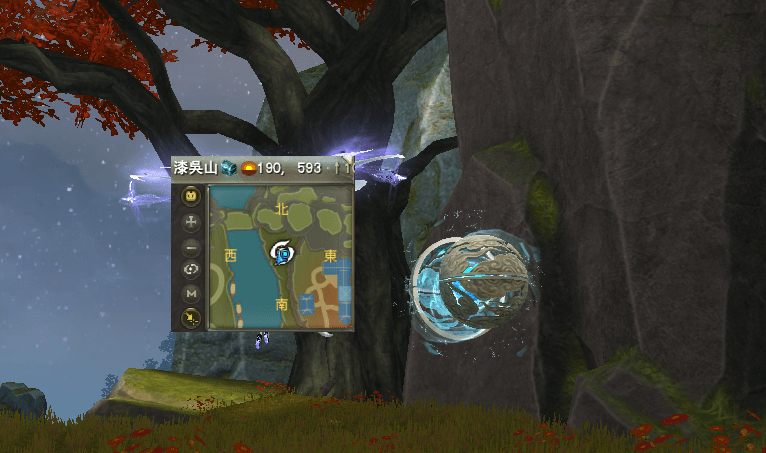Image resolution: width=766 pixels, height=453 pixels.
Task: Click the yellow face icon beside the minimap
Action: pyautogui.click(x=190, y=197)
